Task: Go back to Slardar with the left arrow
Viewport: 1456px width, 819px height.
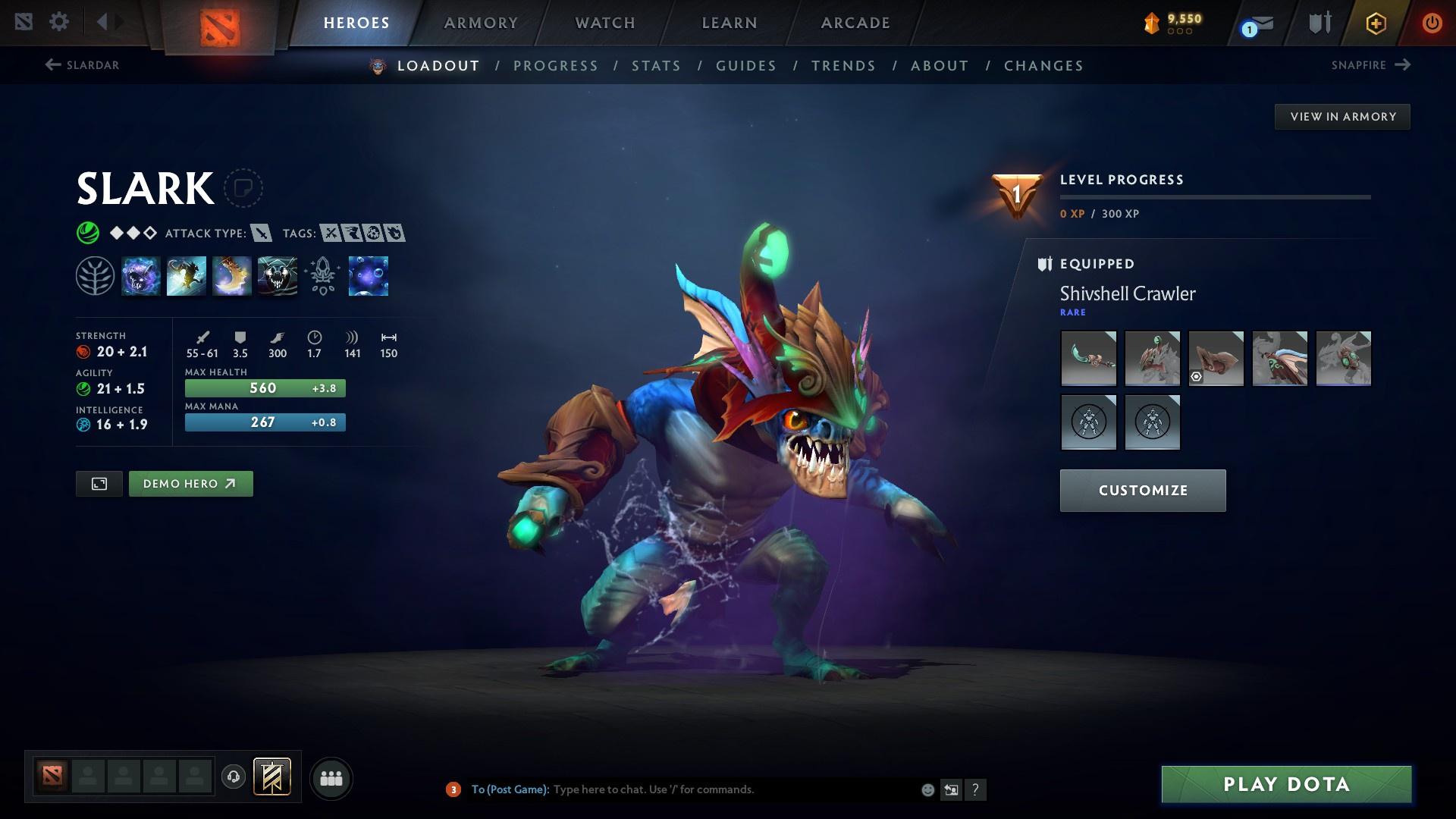Action: tap(52, 65)
